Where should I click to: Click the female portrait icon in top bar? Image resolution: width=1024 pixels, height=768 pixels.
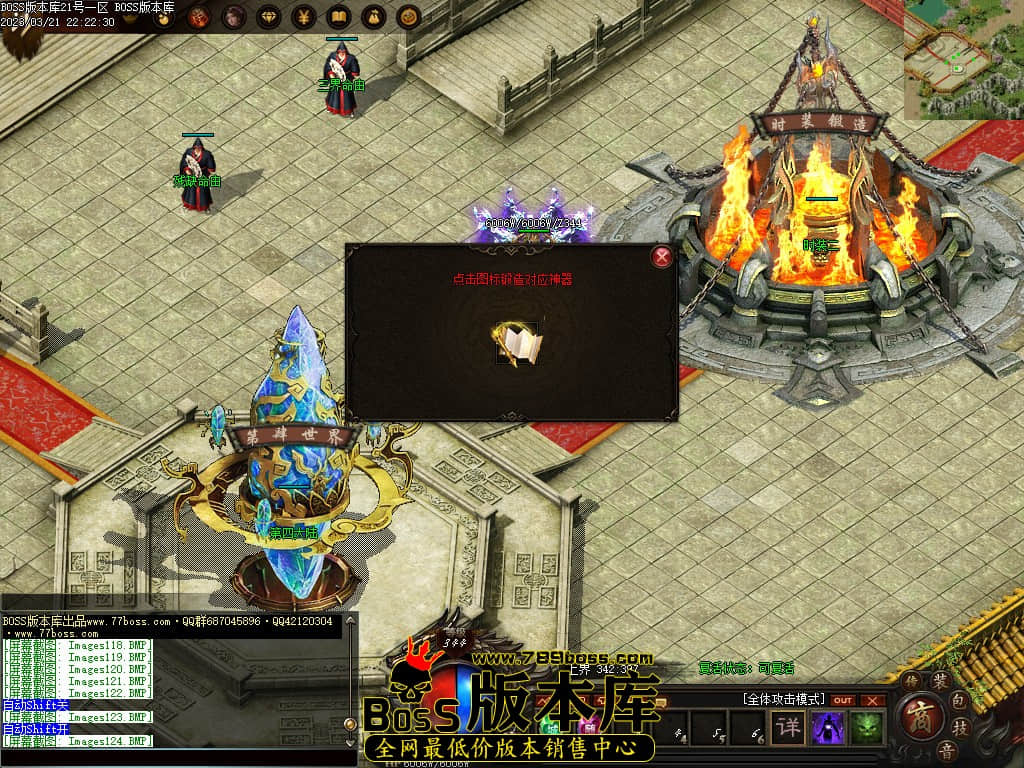pos(234,17)
